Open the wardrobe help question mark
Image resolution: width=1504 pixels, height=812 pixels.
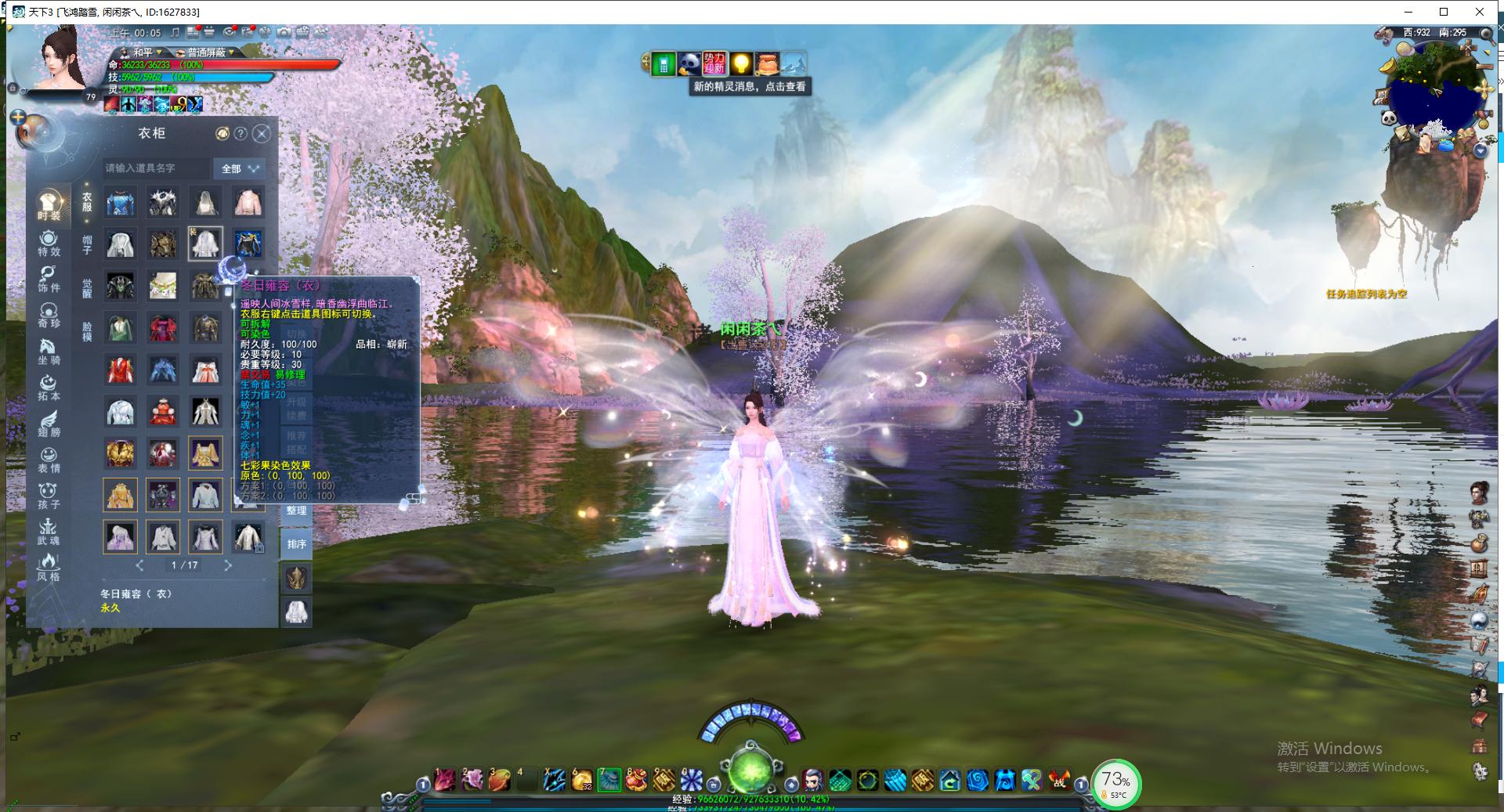click(x=241, y=134)
